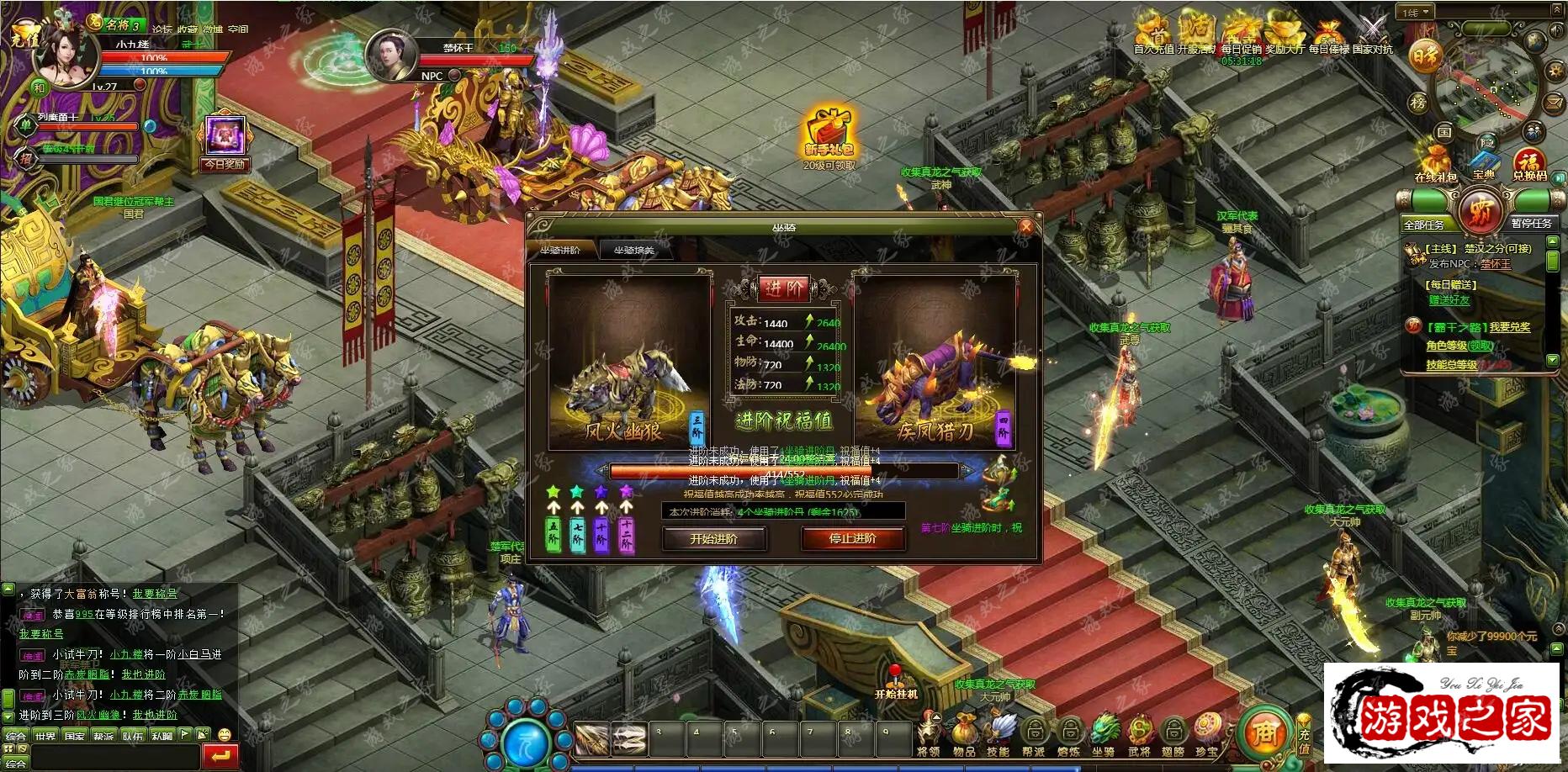This screenshot has width=1568, height=772.
Task: Open the 物品 (items) bag icon
Action: (x=964, y=728)
